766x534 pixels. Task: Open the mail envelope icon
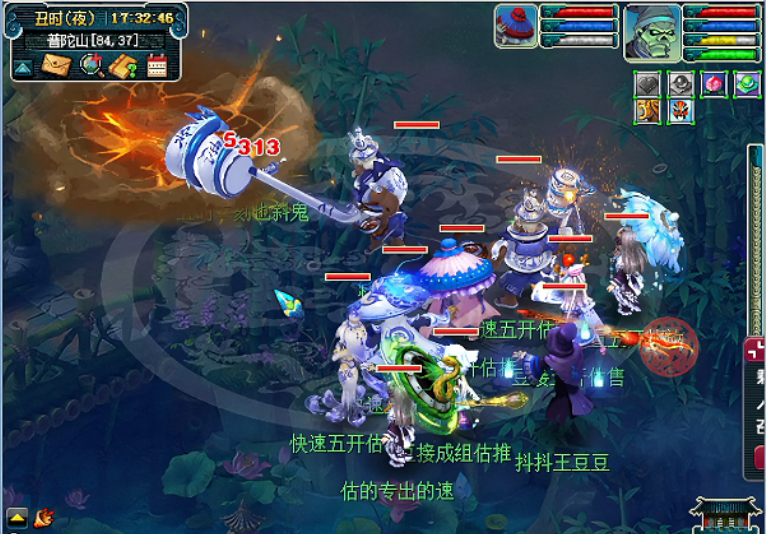pyautogui.click(x=55, y=66)
